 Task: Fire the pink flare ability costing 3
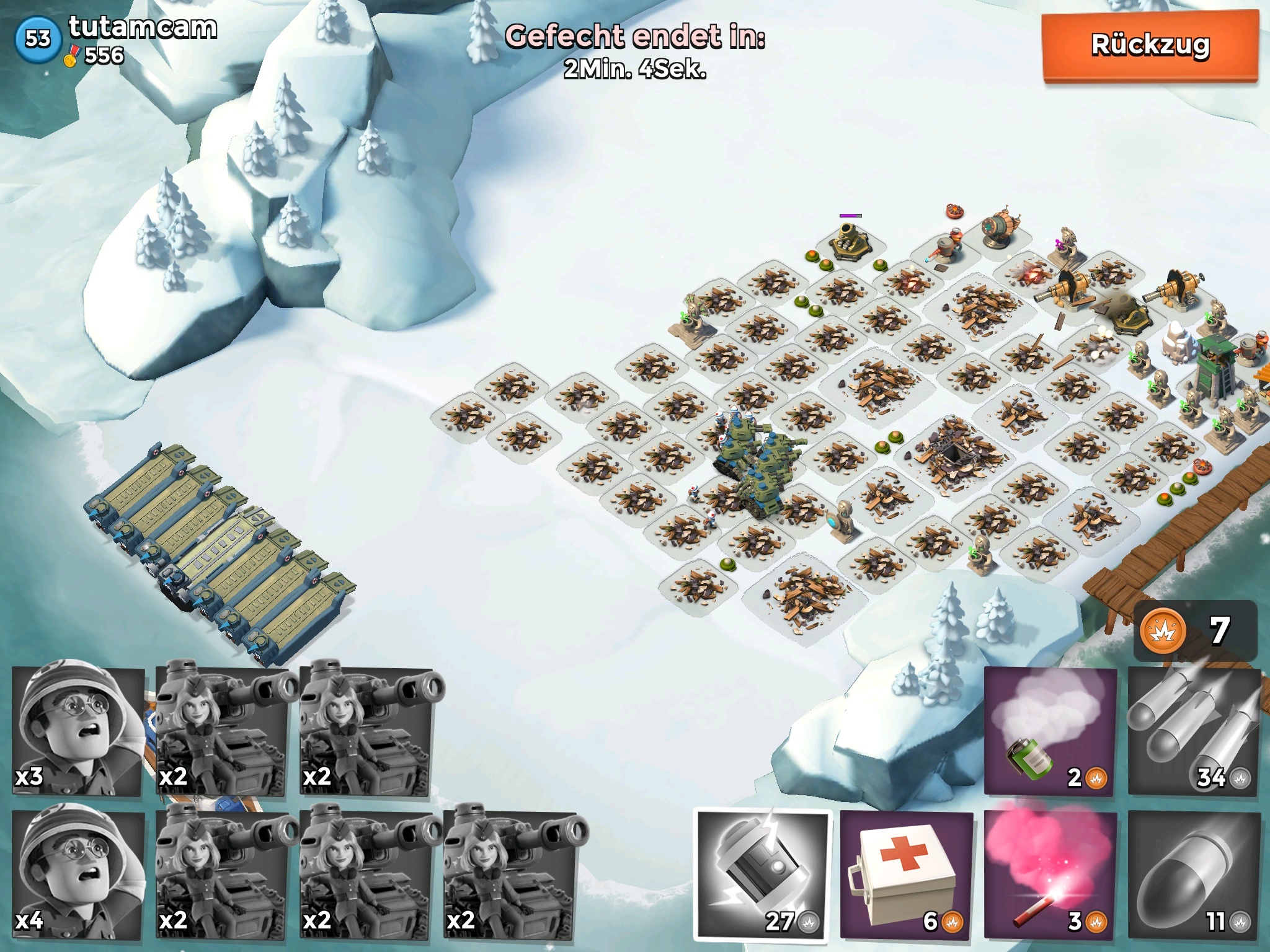tap(1050, 875)
